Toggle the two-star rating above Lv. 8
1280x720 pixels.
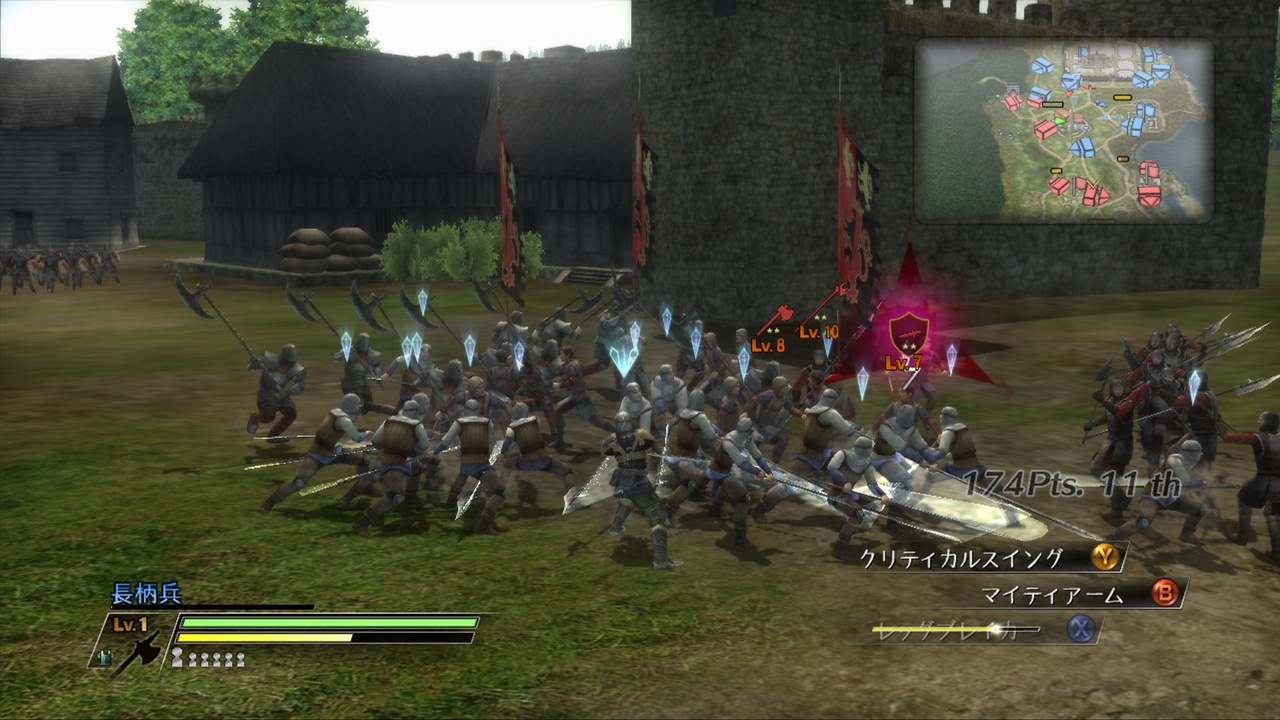tap(772, 330)
